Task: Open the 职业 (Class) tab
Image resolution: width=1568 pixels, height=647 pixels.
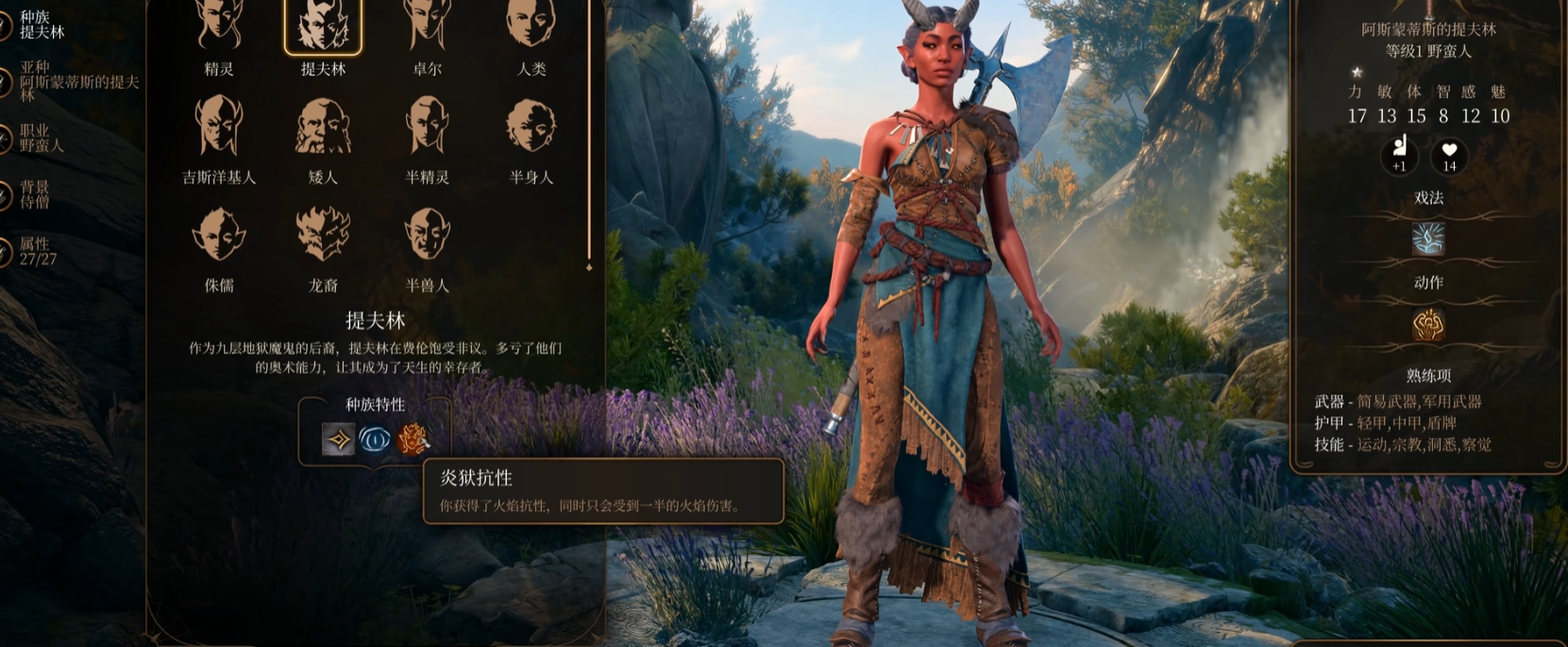Action: [x=41, y=138]
